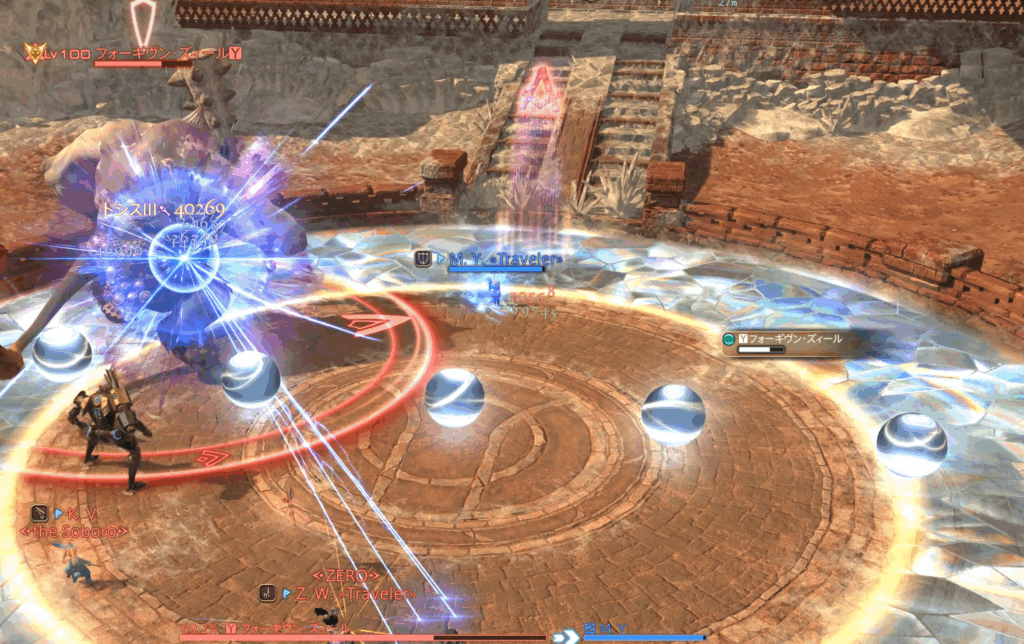Click the target-of-target M. Y. bar

point(640,632)
